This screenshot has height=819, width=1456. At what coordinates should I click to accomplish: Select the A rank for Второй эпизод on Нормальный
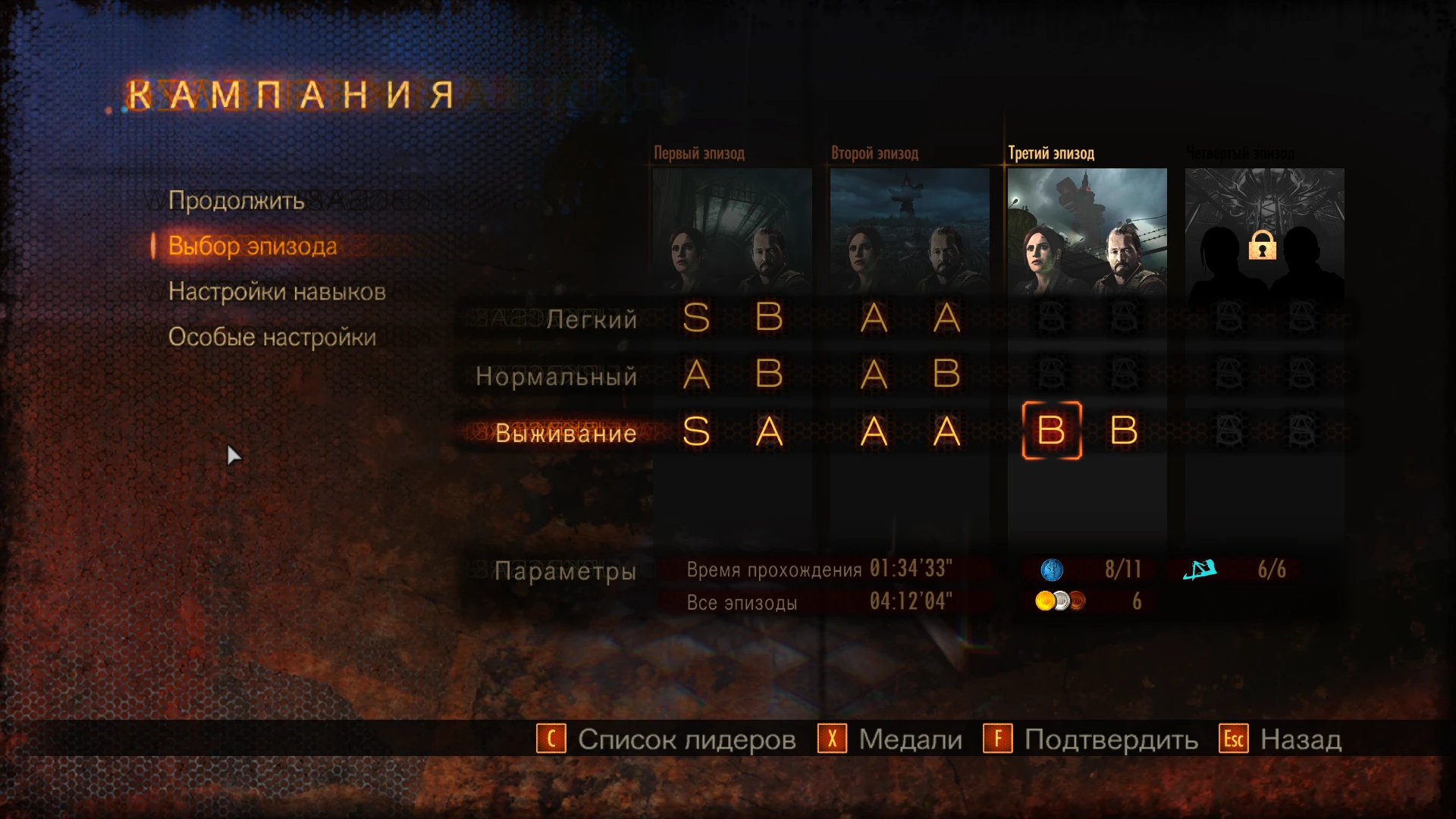point(874,375)
